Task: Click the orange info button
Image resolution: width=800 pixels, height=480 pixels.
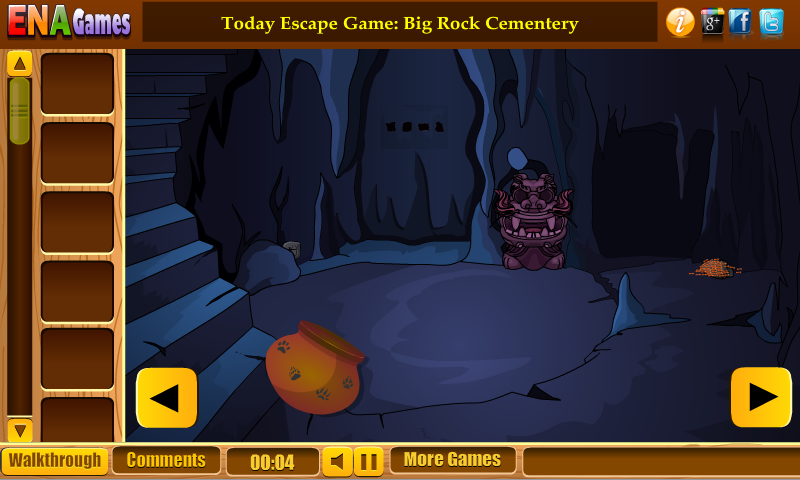Action: 680,22
